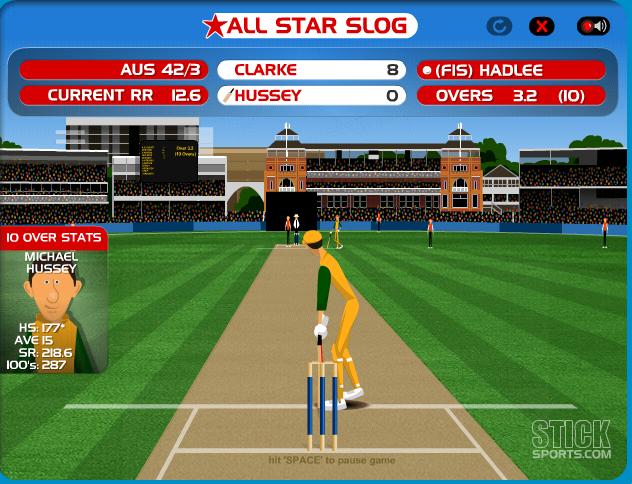Open the Stick Sports.com logo link

(x=570, y=440)
